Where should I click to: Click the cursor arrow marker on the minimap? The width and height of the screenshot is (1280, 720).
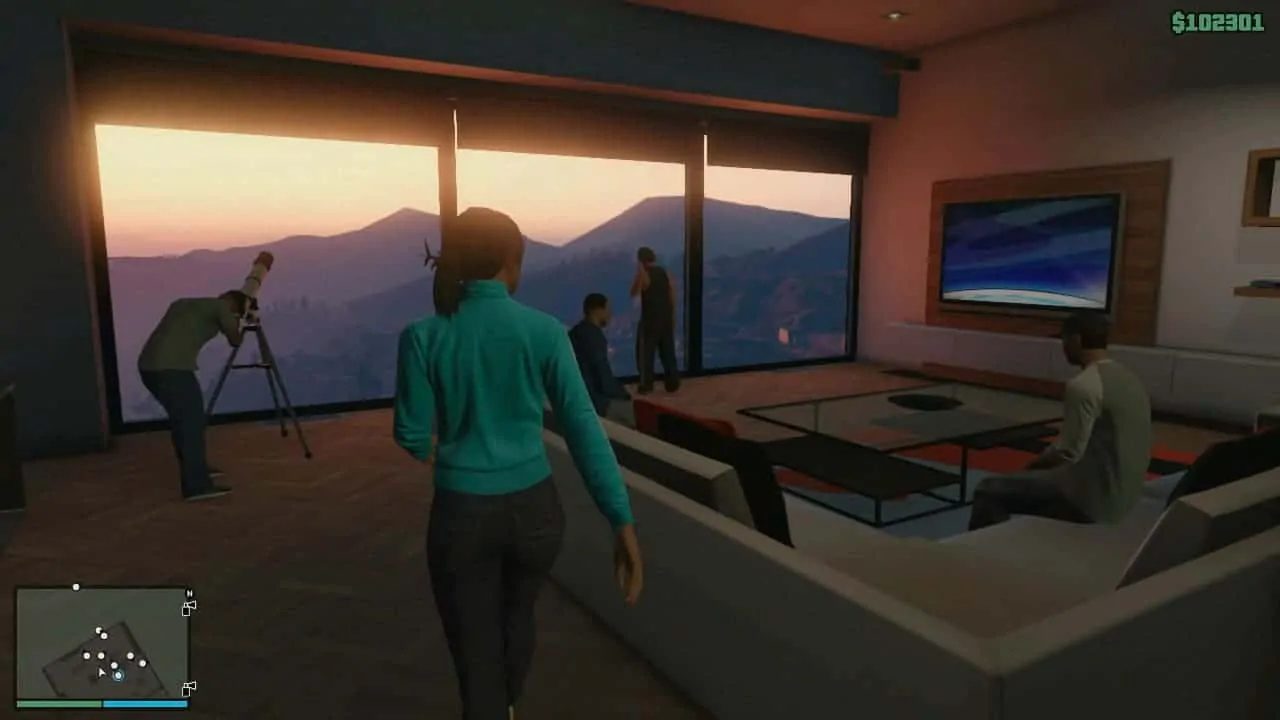(x=101, y=671)
